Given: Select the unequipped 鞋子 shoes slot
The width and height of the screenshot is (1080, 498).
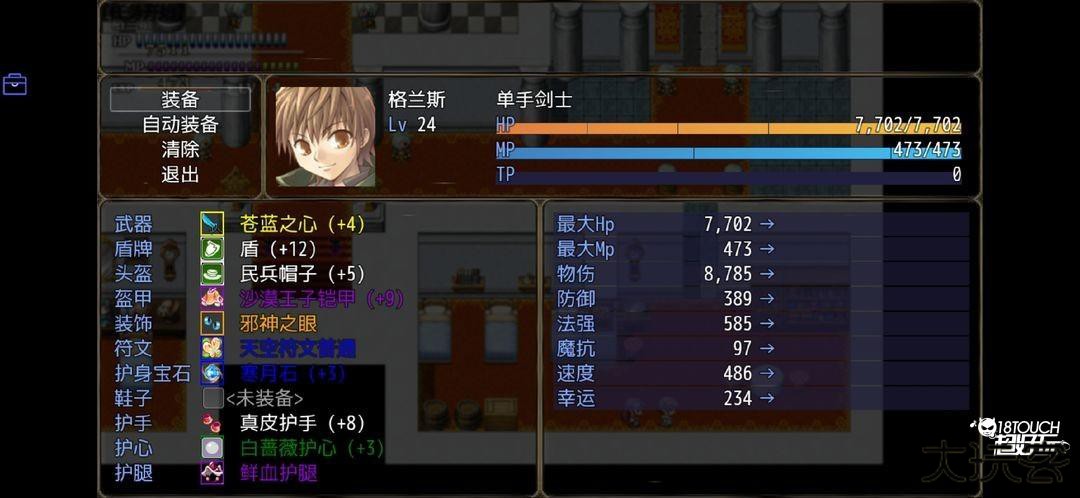Looking at the screenshot, I should 264,399.
